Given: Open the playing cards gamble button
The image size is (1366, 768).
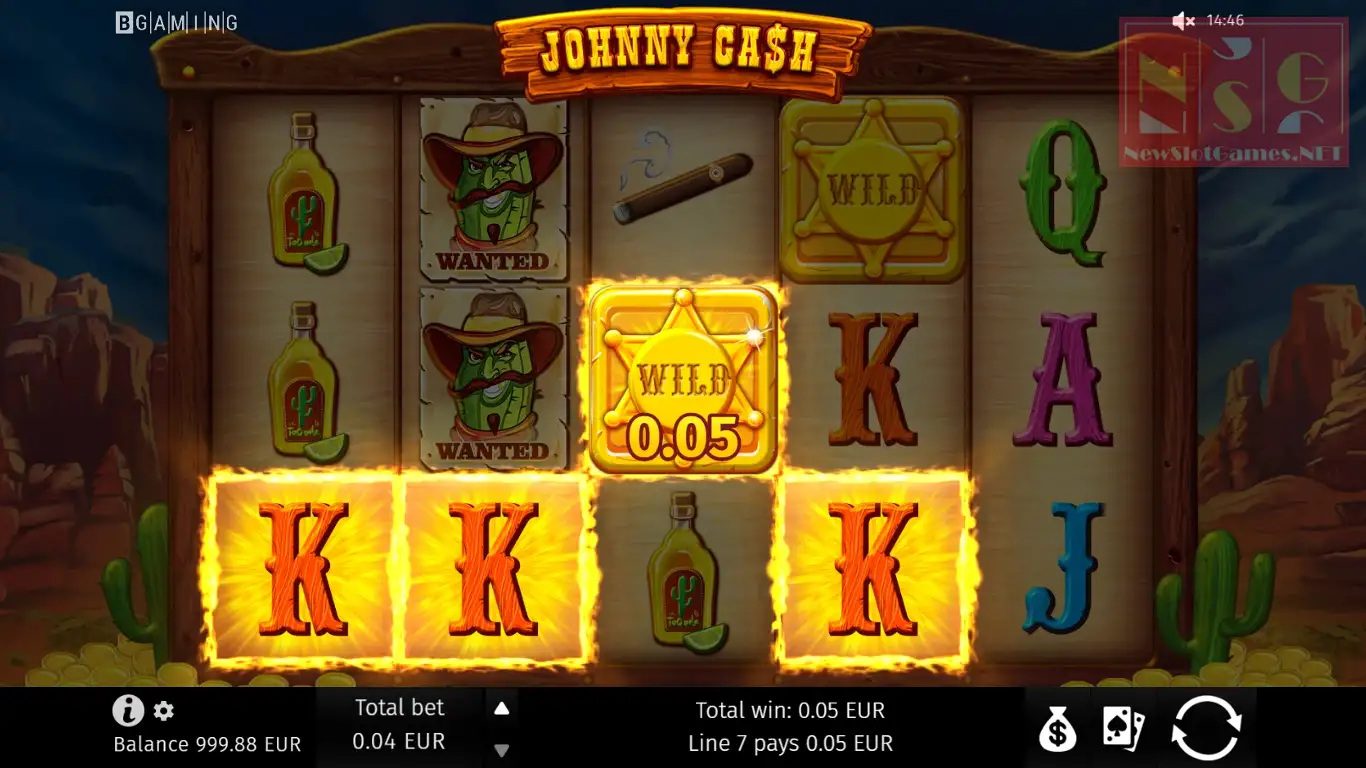Looking at the screenshot, I should coord(1123,728).
